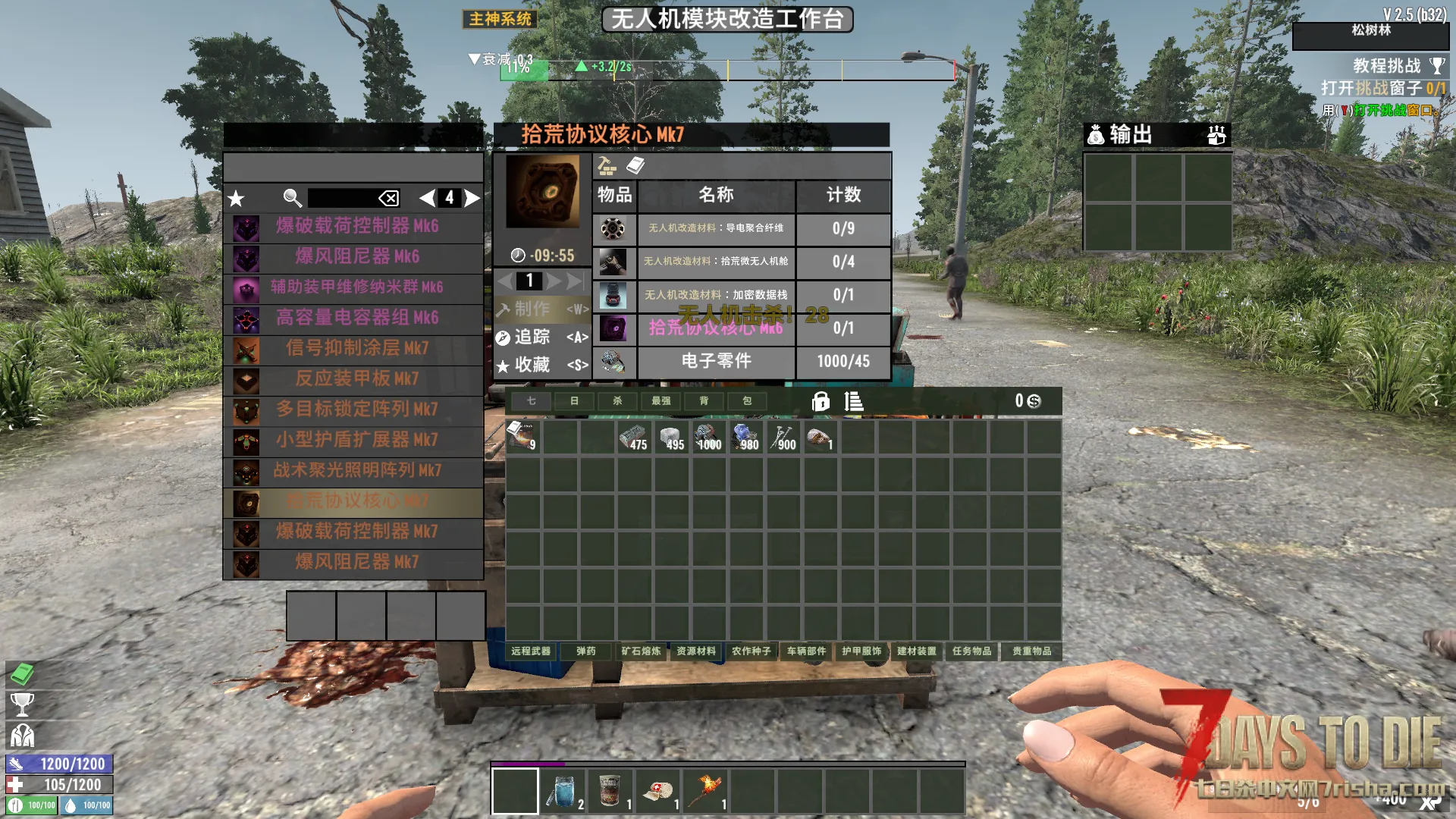Open the 贵重物品 category tab
The height and width of the screenshot is (819, 1456).
pyautogui.click(x=1031, y=651)
